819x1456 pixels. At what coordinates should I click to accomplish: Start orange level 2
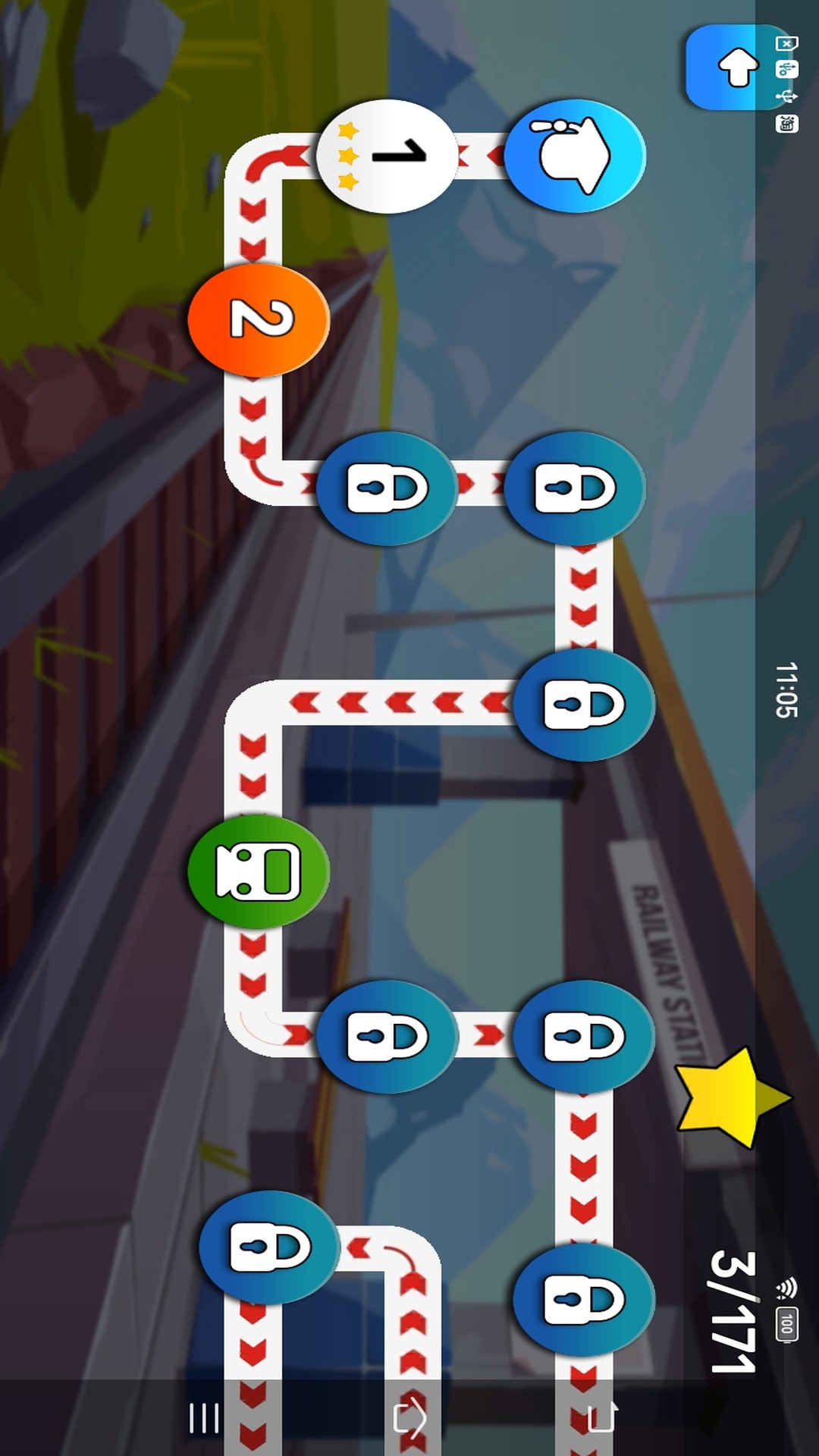pyautogui.click(x=259, y=320)
